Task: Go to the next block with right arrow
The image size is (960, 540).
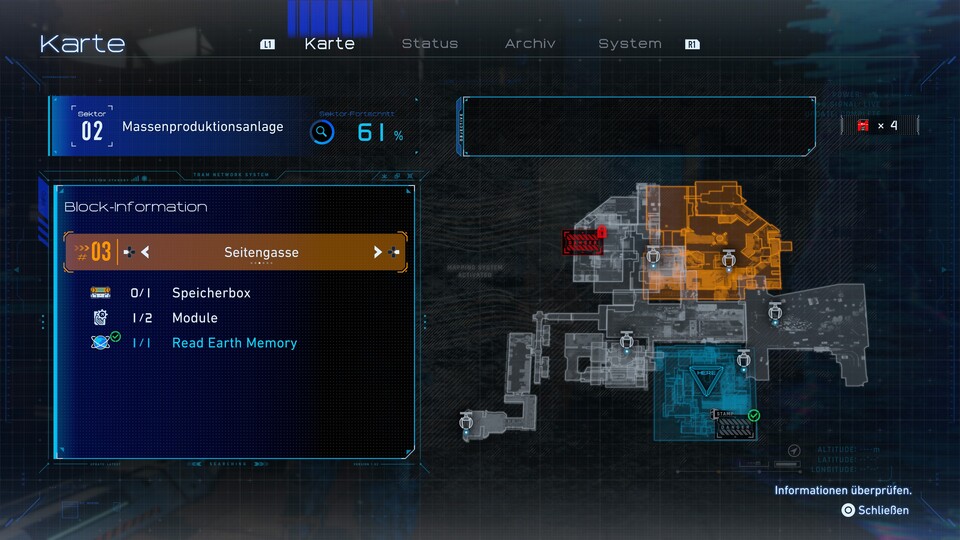Action: 377,252
